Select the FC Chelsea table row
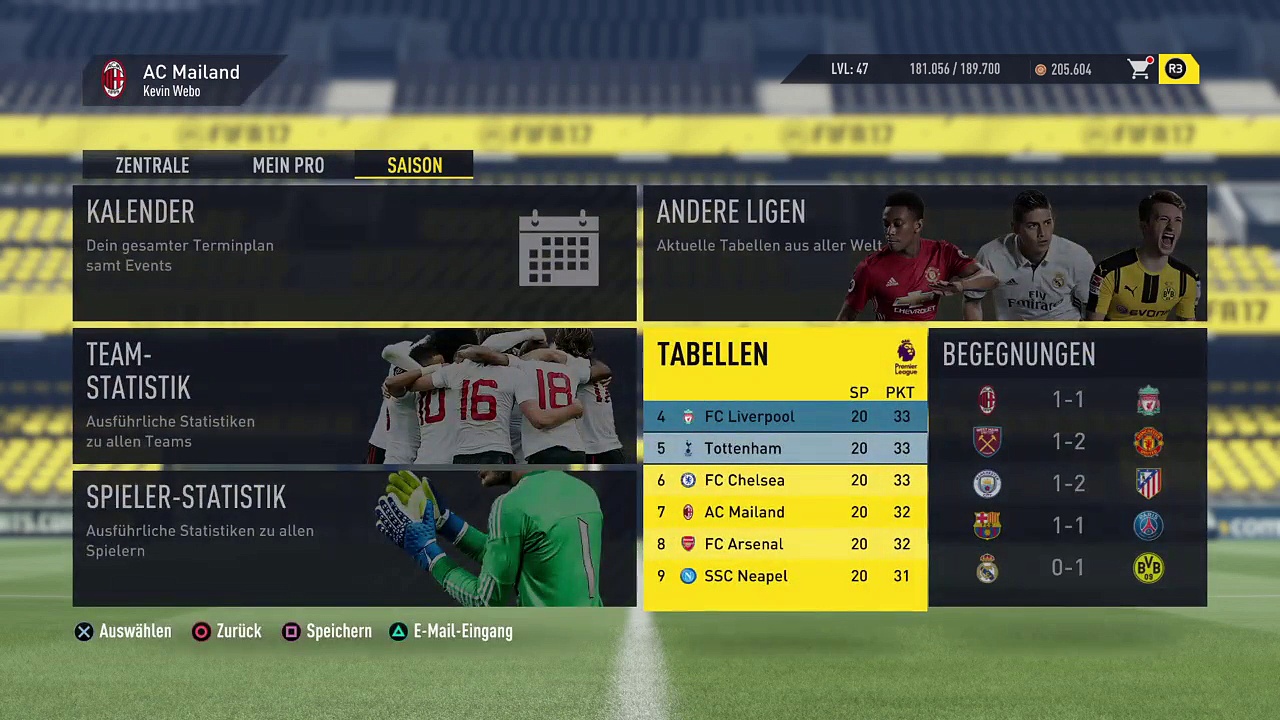1280x720 pixels. [784, 481]
